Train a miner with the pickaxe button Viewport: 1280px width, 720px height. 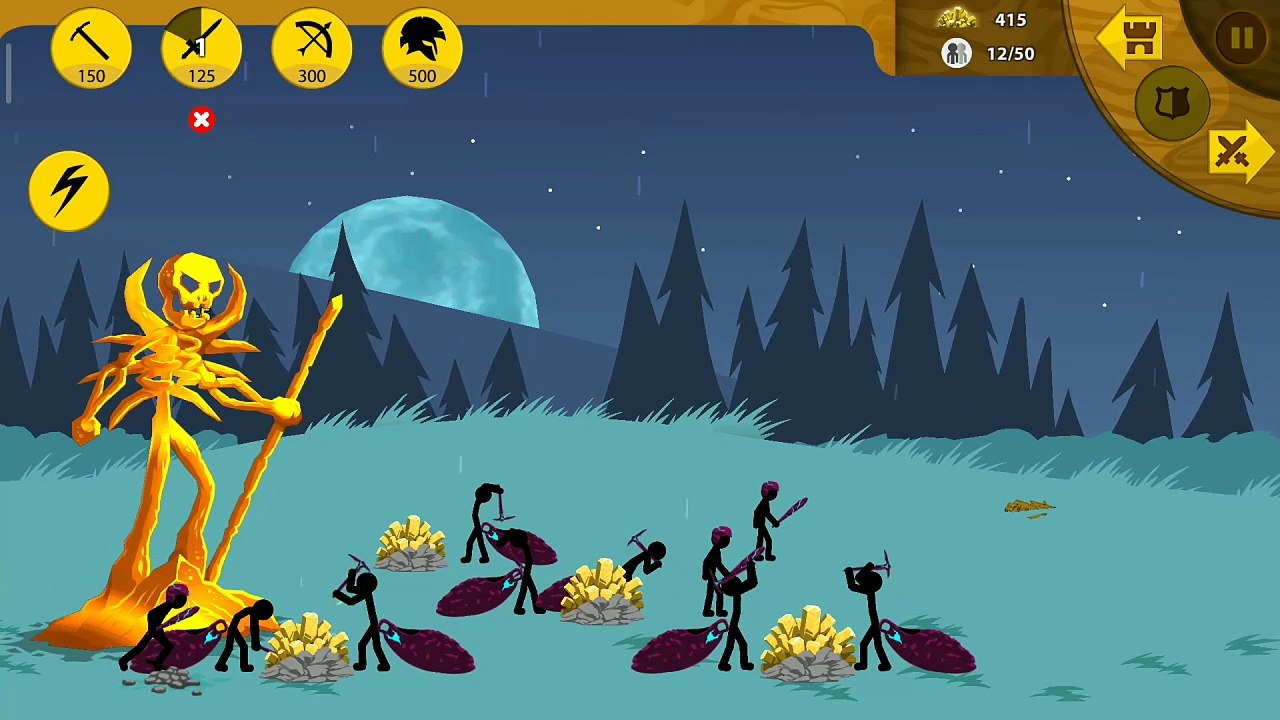(91, 48)
